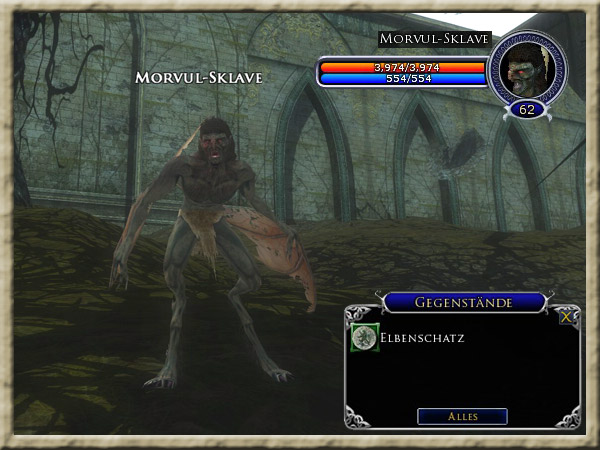Click the Morvul-Sklave target portrait

(526, 69)
